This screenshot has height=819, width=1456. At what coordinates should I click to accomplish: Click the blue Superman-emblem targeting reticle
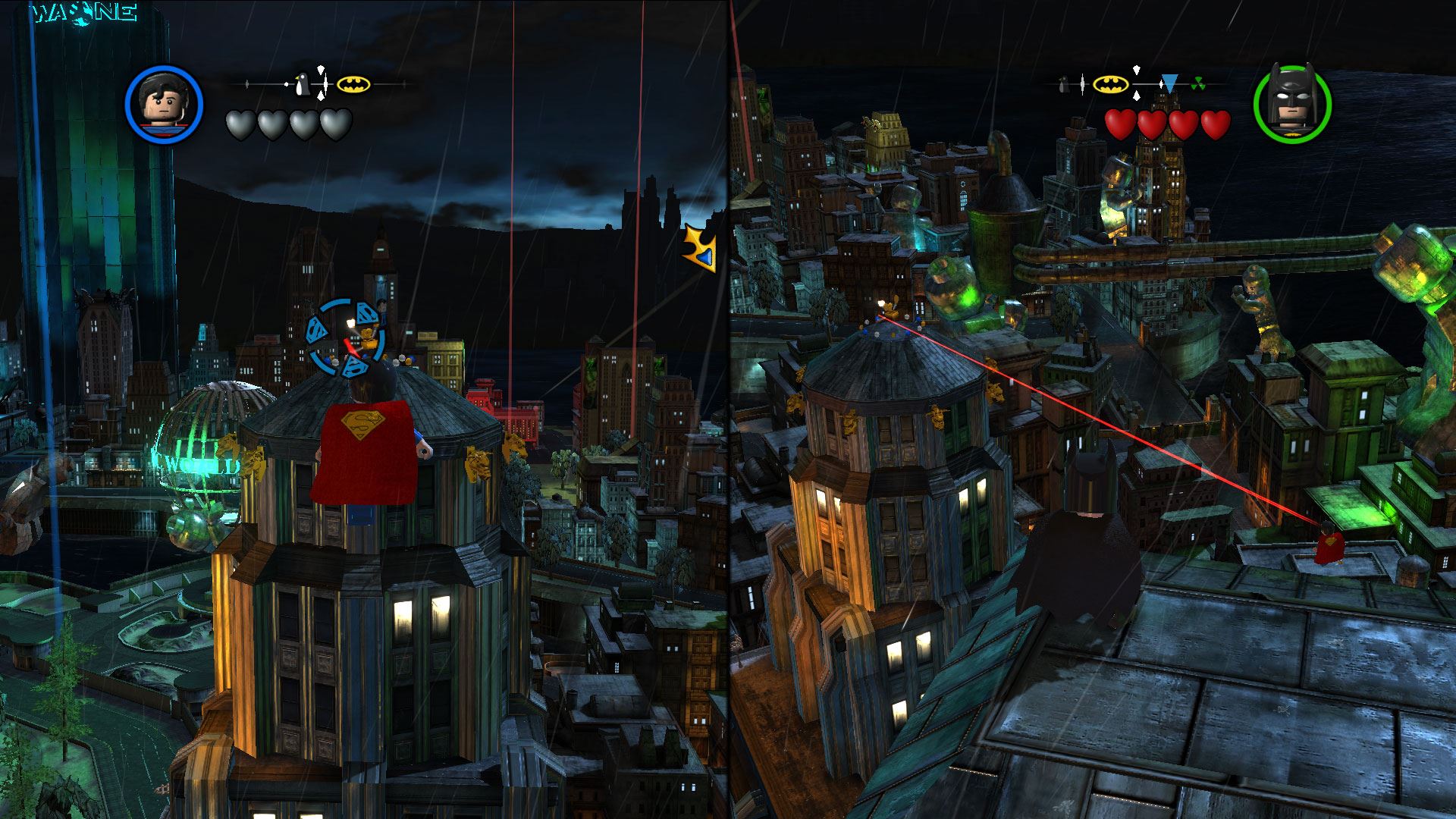tap(345, 337)
